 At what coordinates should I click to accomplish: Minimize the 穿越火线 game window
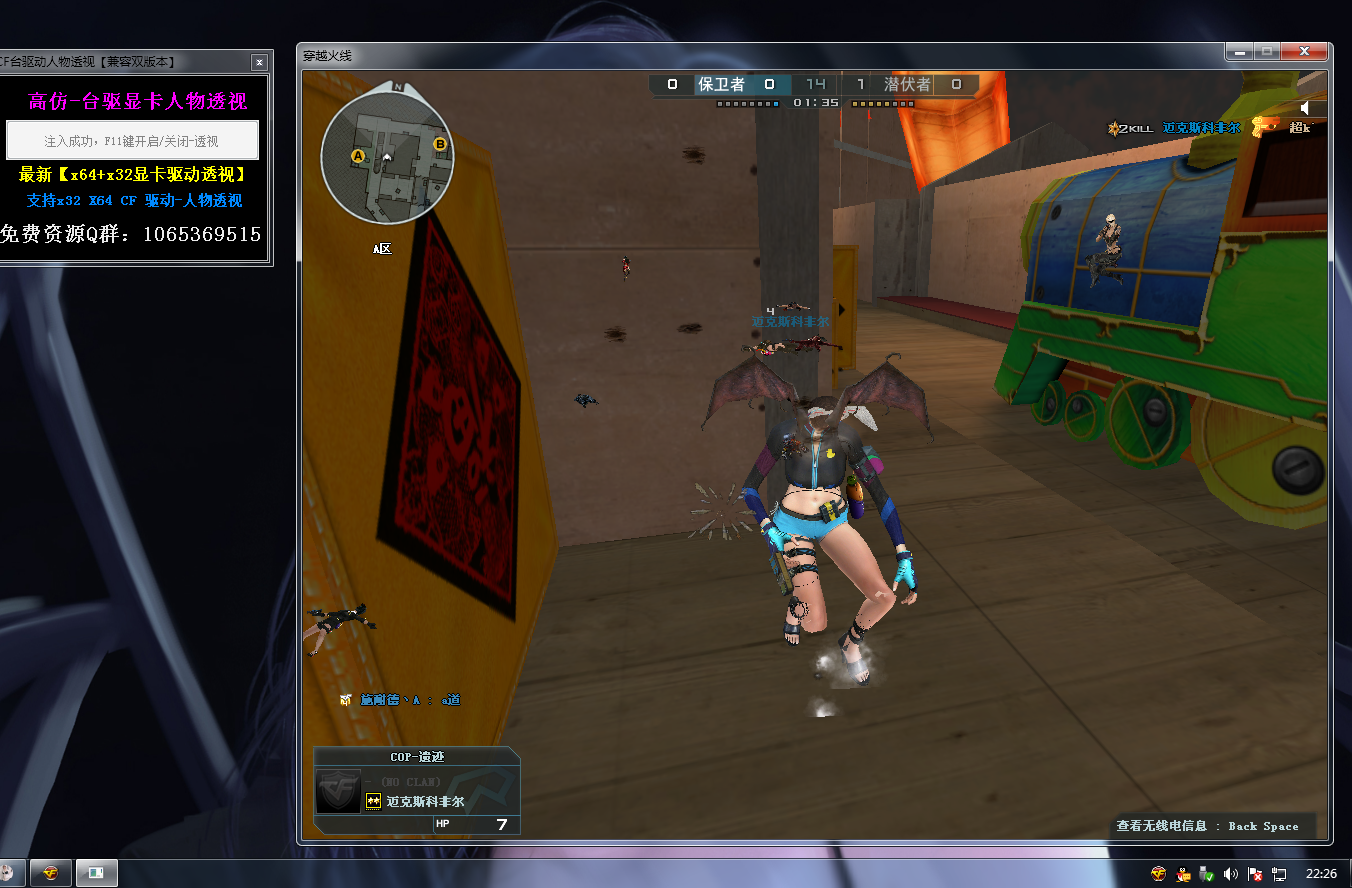click(1240, 52)
